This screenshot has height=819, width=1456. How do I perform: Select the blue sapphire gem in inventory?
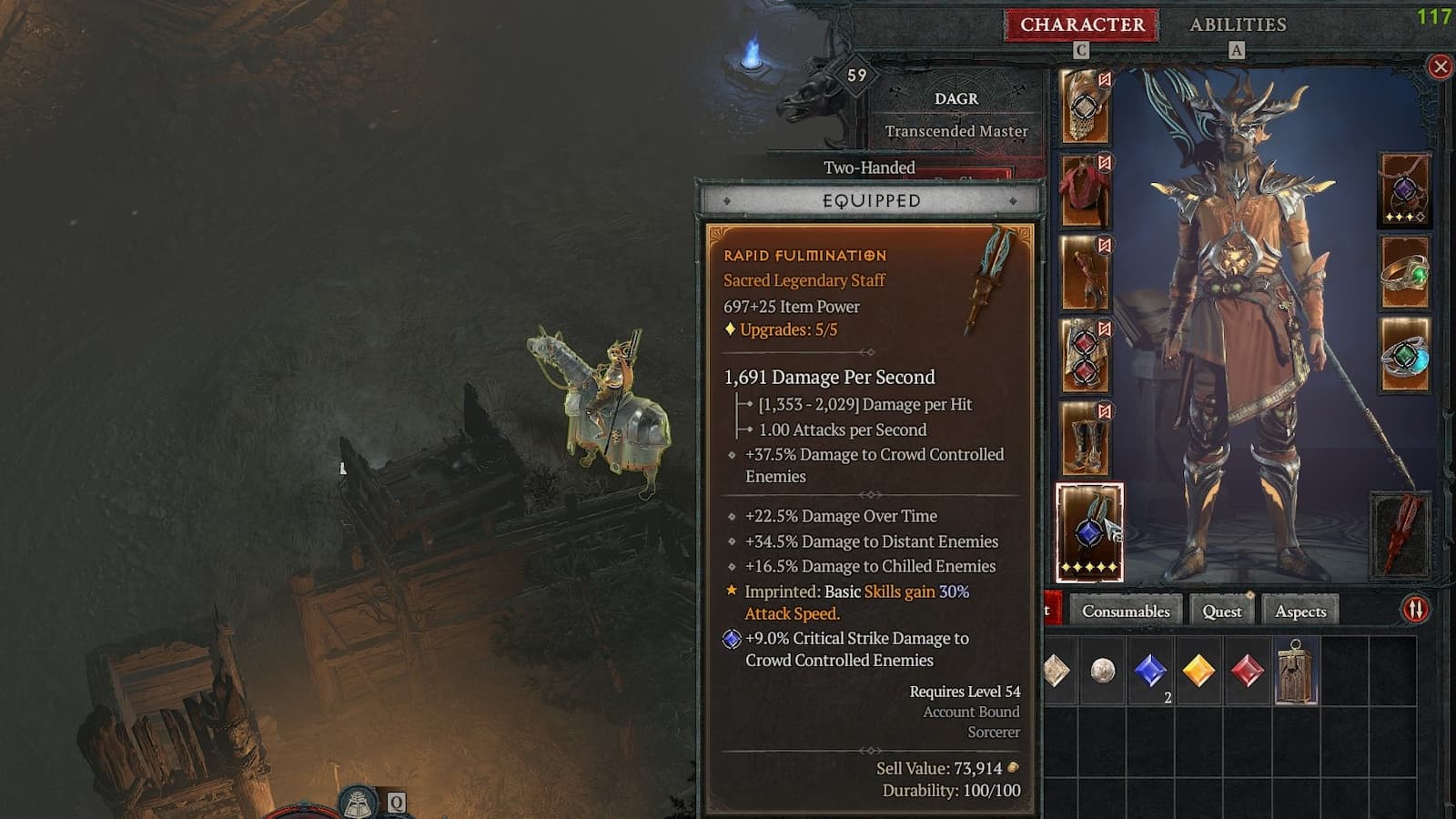tap(1152, 672)
